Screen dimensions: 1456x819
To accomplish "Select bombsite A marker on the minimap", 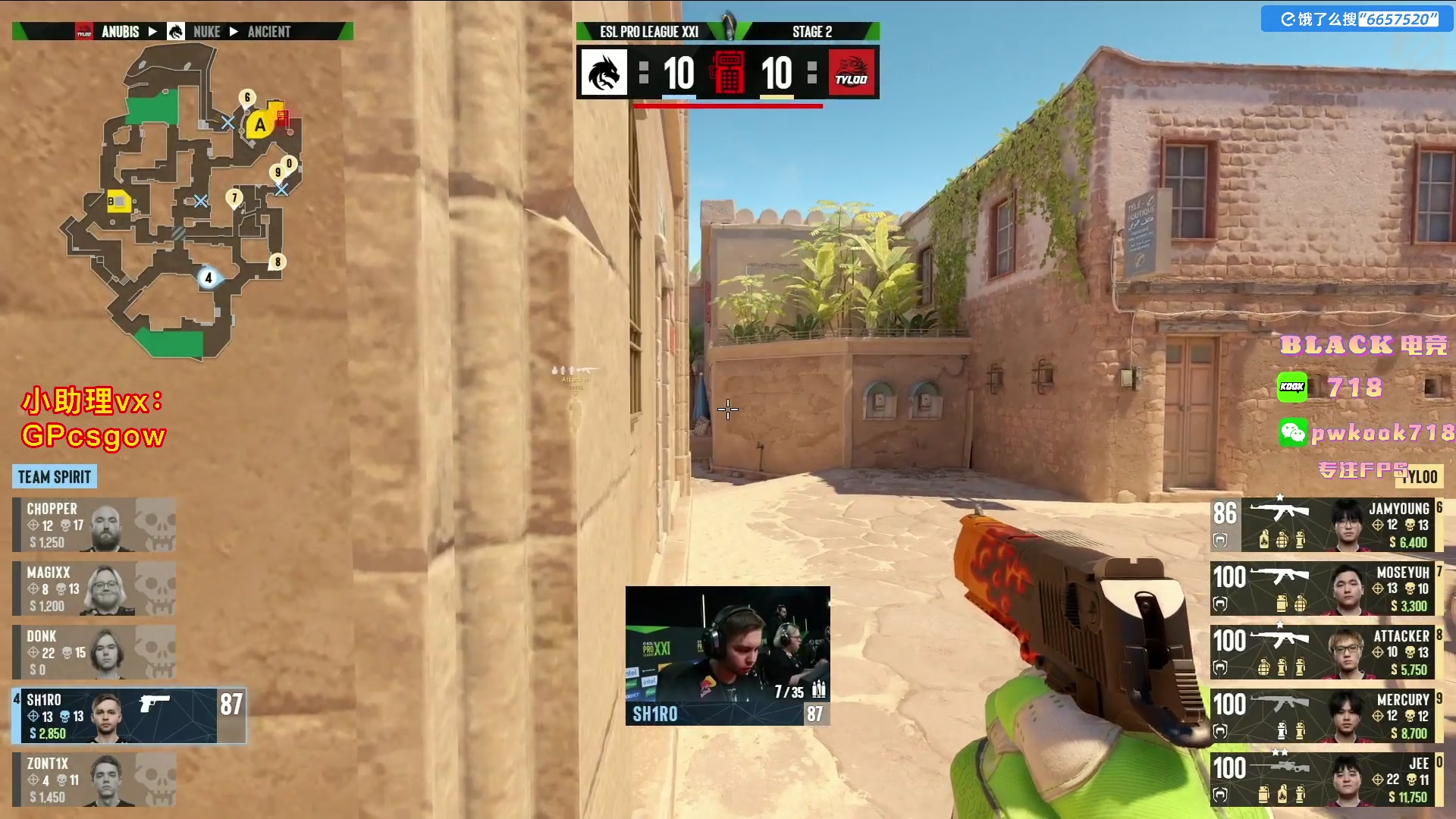I will pos(259,125).
